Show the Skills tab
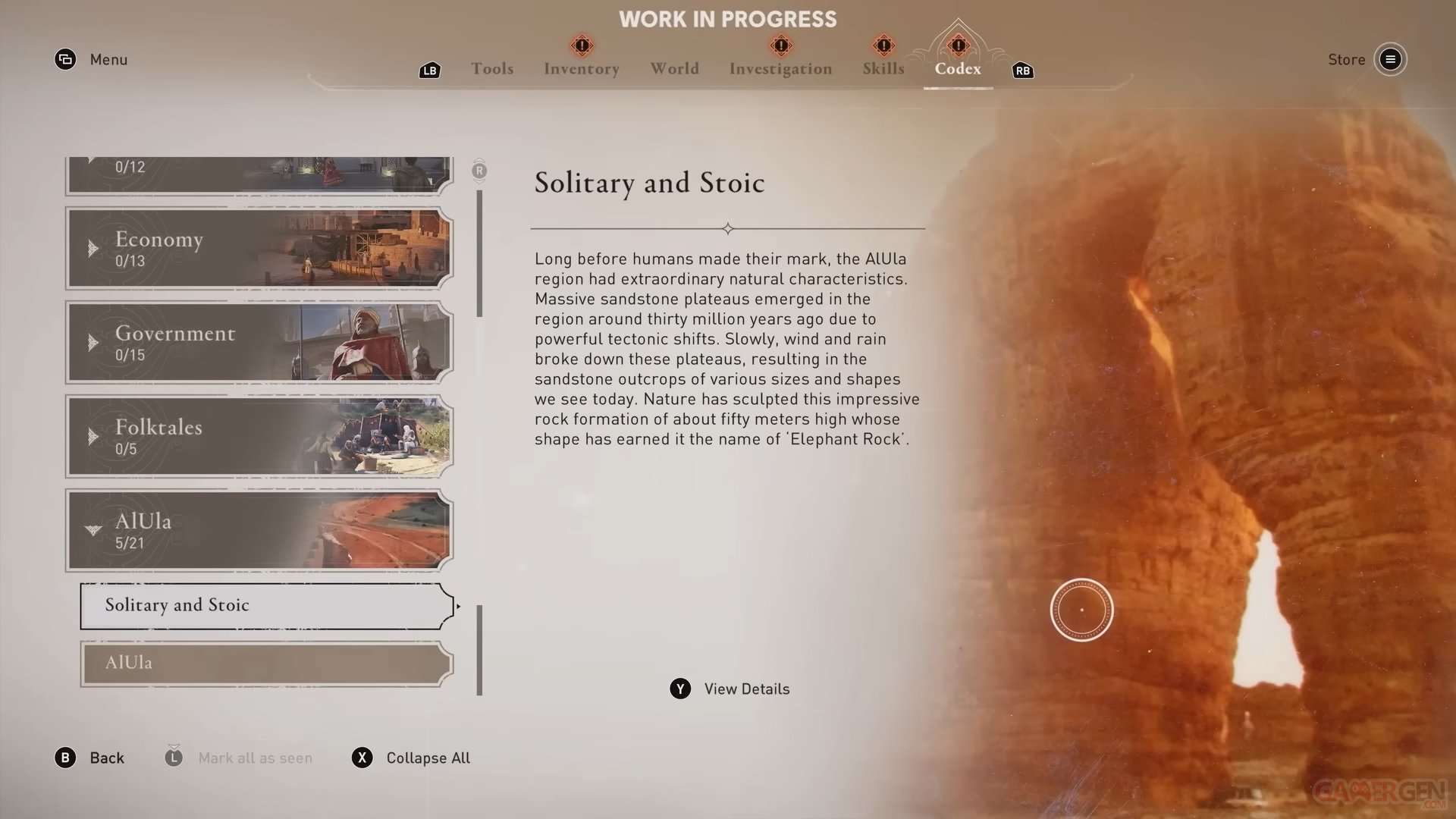 [x=883, y=69]
